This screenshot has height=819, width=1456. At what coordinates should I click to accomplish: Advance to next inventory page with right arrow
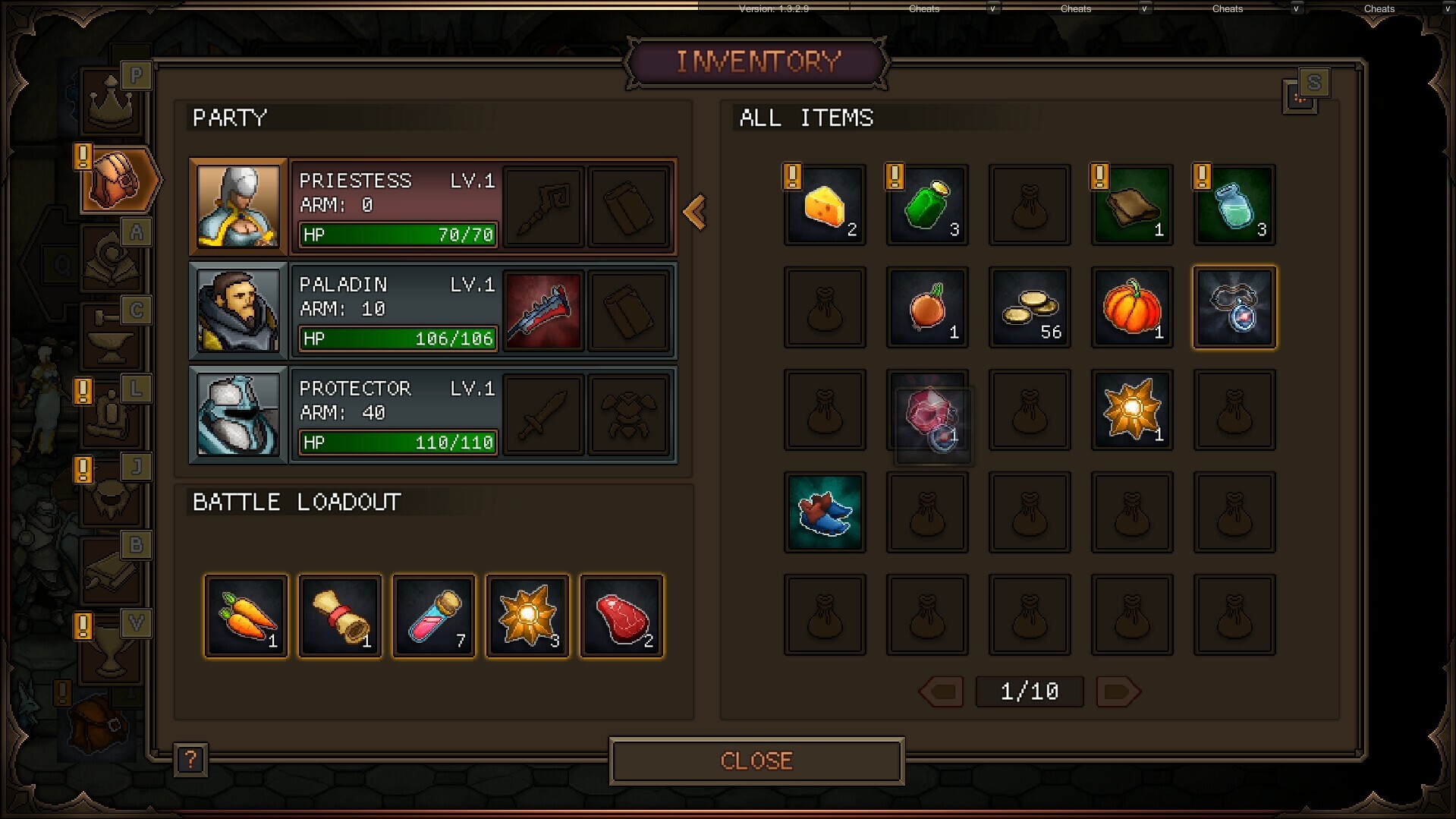(x=1118, y=691)
